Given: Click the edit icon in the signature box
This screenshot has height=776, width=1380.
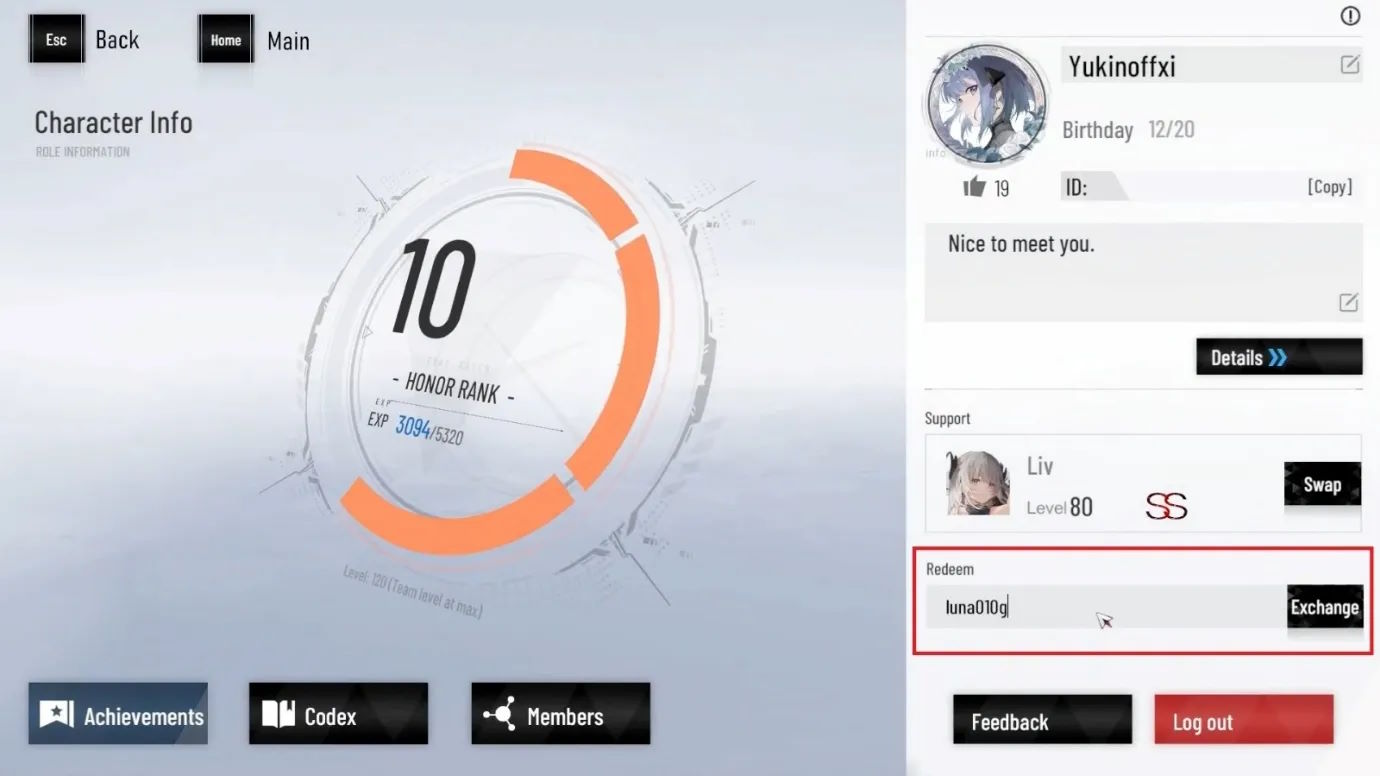Looking at the screenshot, I should tap(1347, 302).
